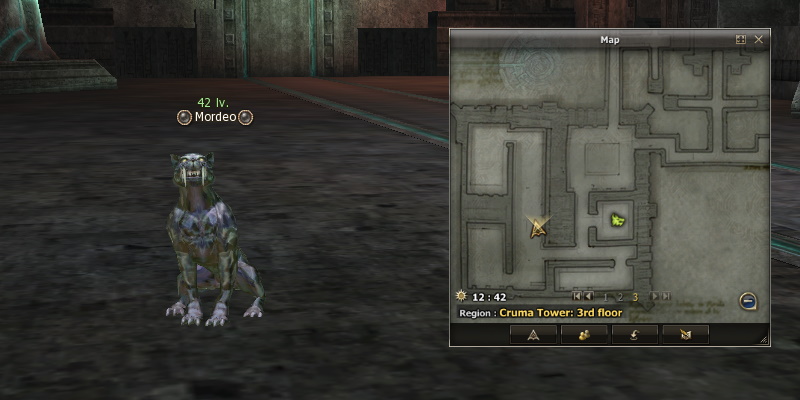Select the Mordeo name tag

click(215, 117)
